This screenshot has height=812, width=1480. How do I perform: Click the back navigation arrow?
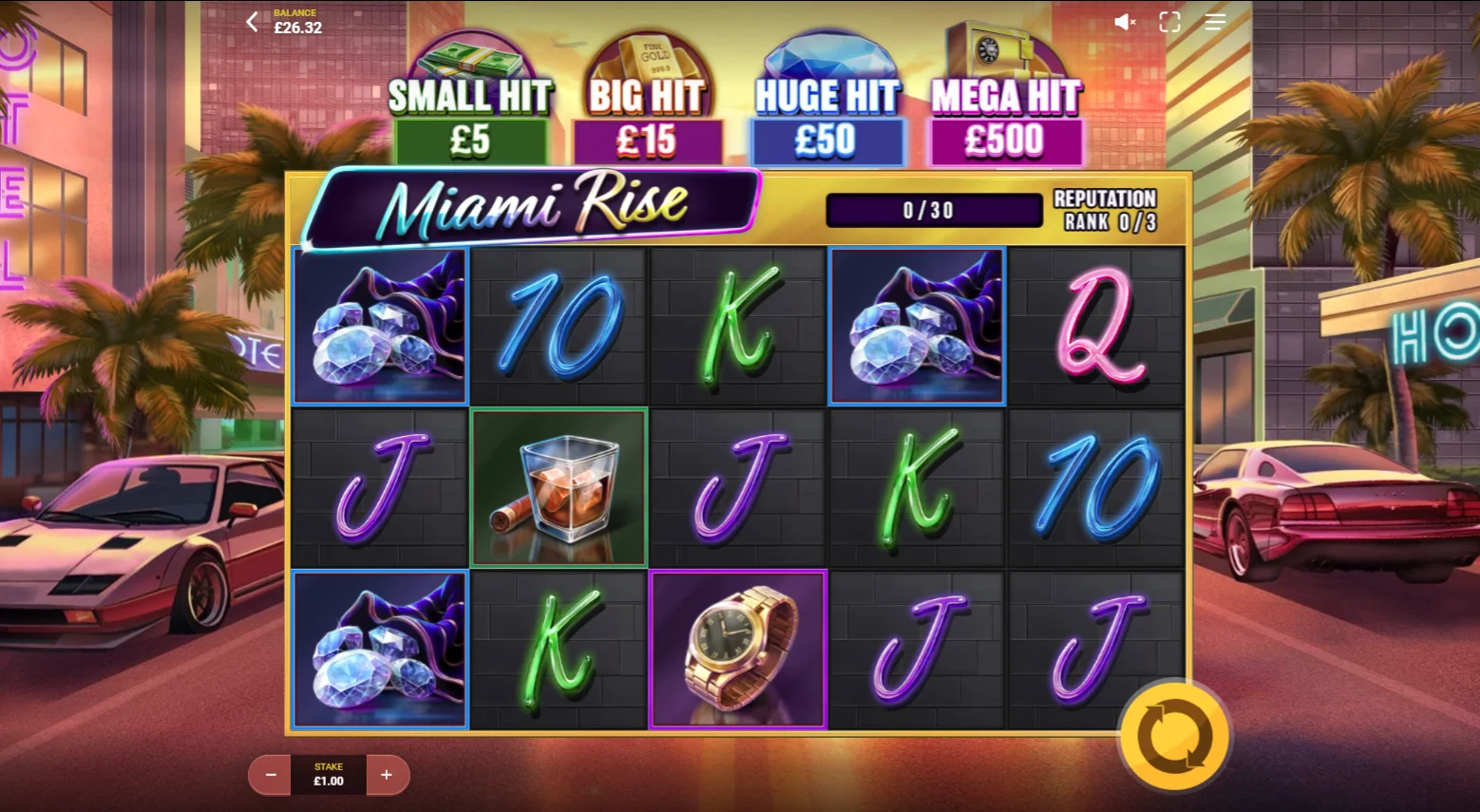251,22
